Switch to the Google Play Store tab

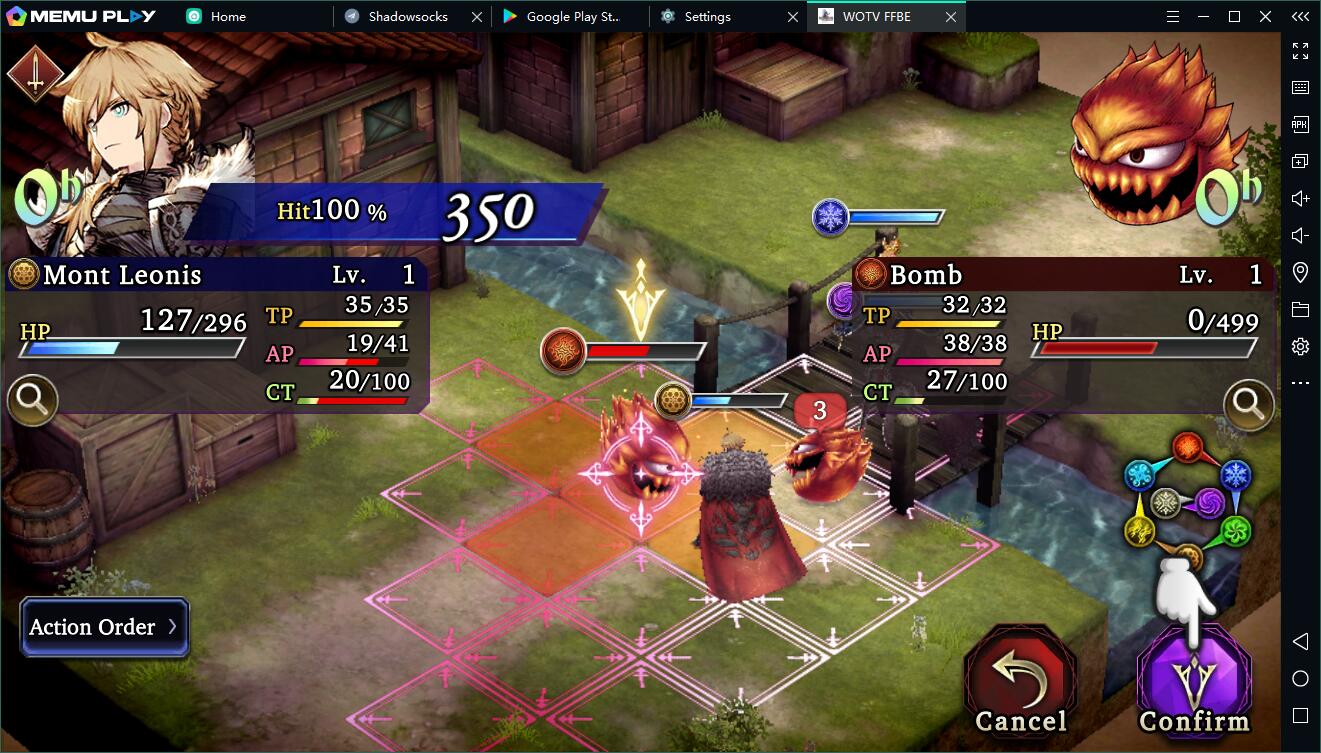[574, 16]
